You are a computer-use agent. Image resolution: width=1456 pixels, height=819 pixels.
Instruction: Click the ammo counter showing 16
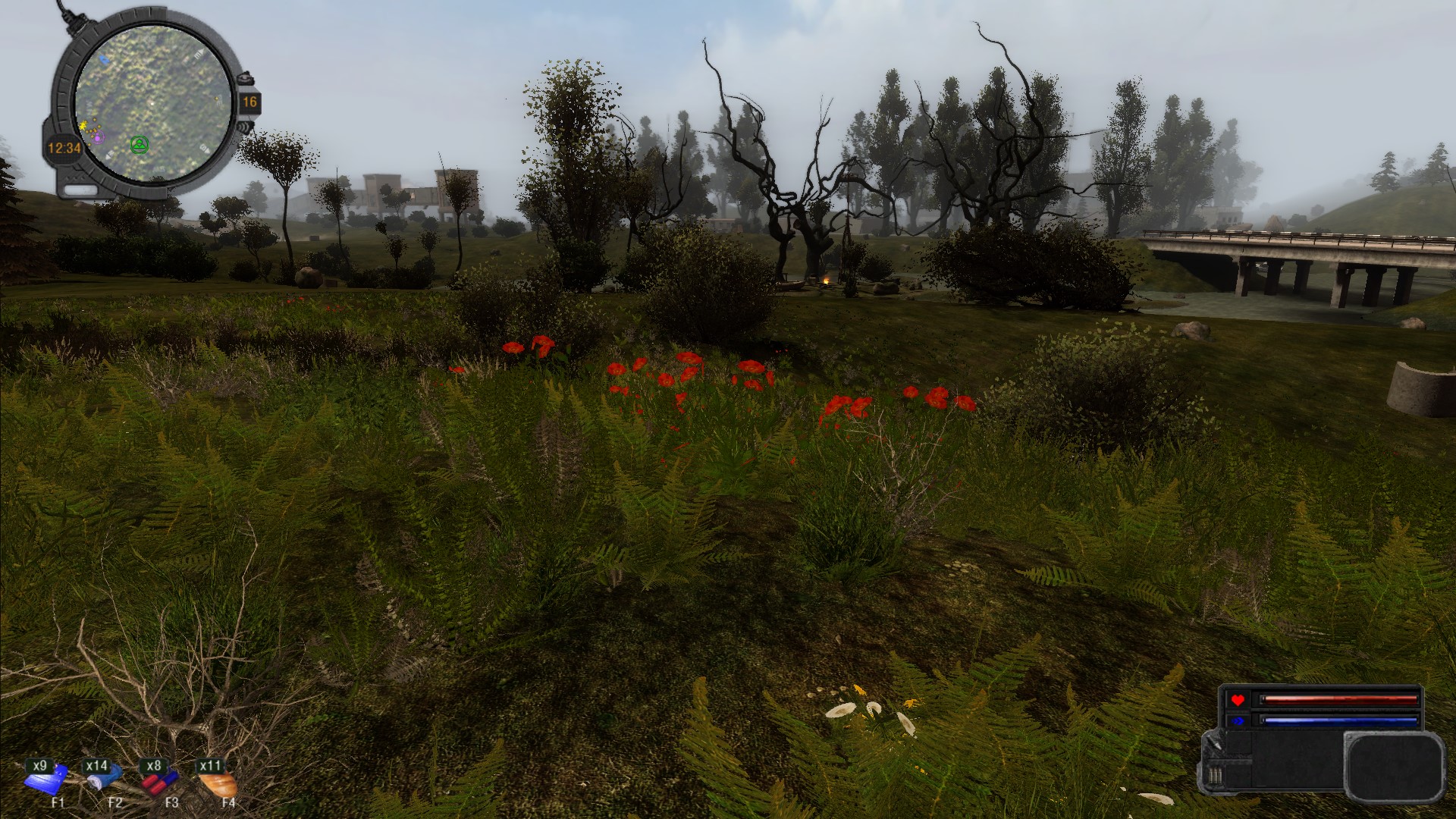tap(250, 102)
